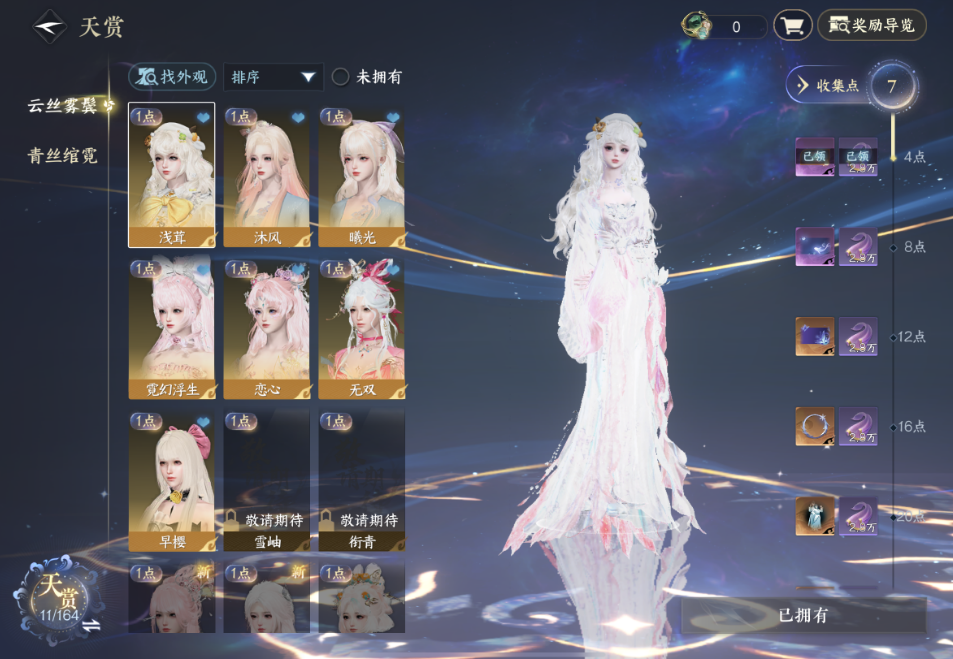This screenshot has width=953, height=659.
Task: Open the 找外观 appearance search
Action: [172, 76]
